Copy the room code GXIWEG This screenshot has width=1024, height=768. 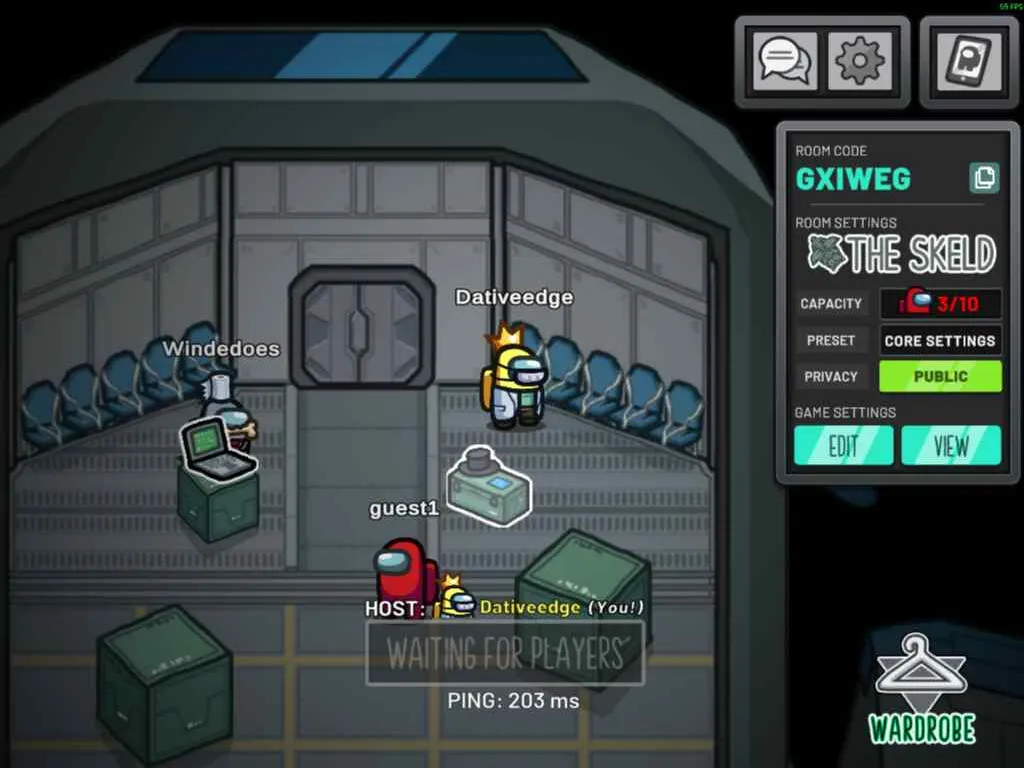pyautogui.click(x=984, y=178)
